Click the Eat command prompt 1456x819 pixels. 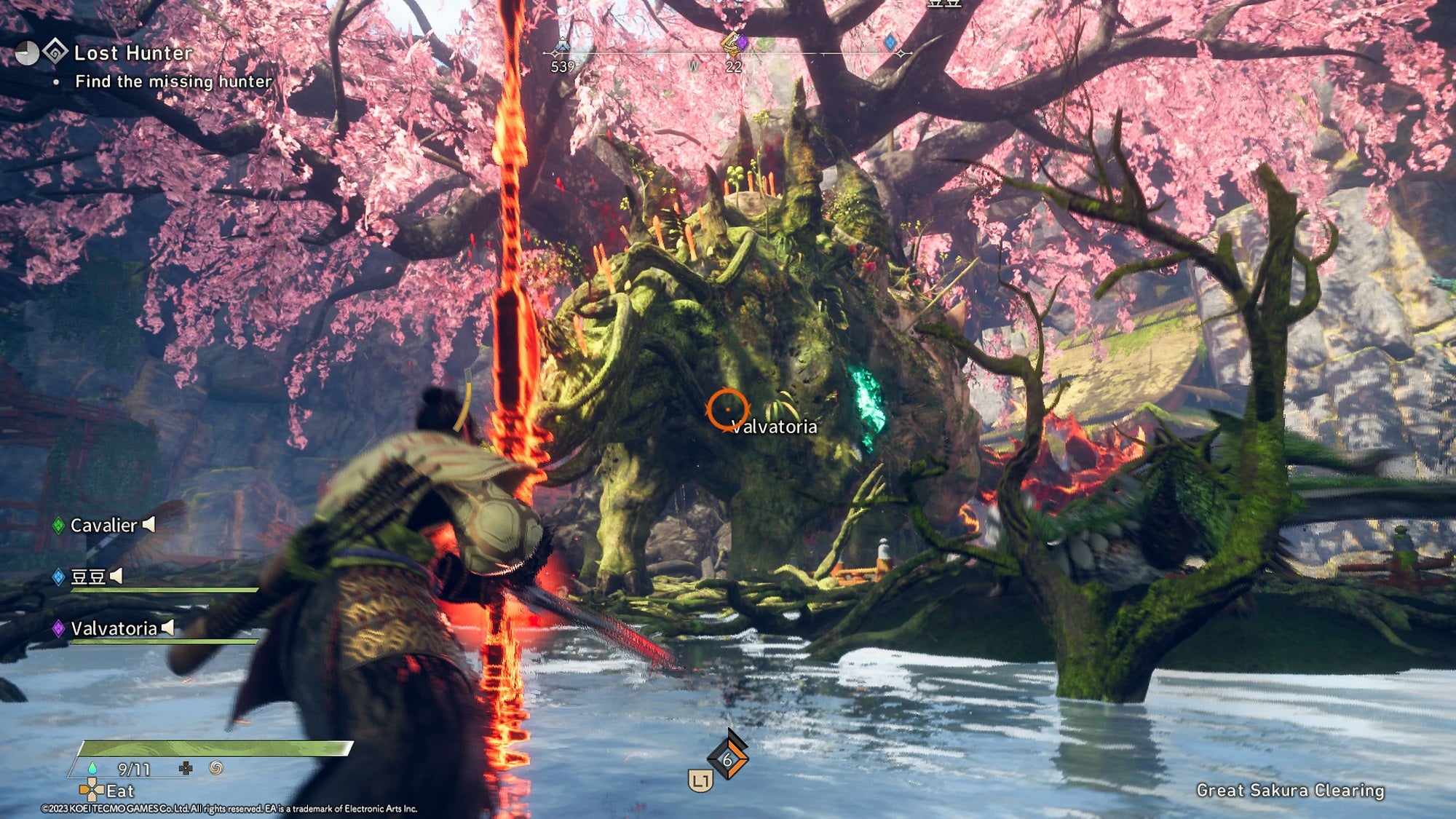120,791
